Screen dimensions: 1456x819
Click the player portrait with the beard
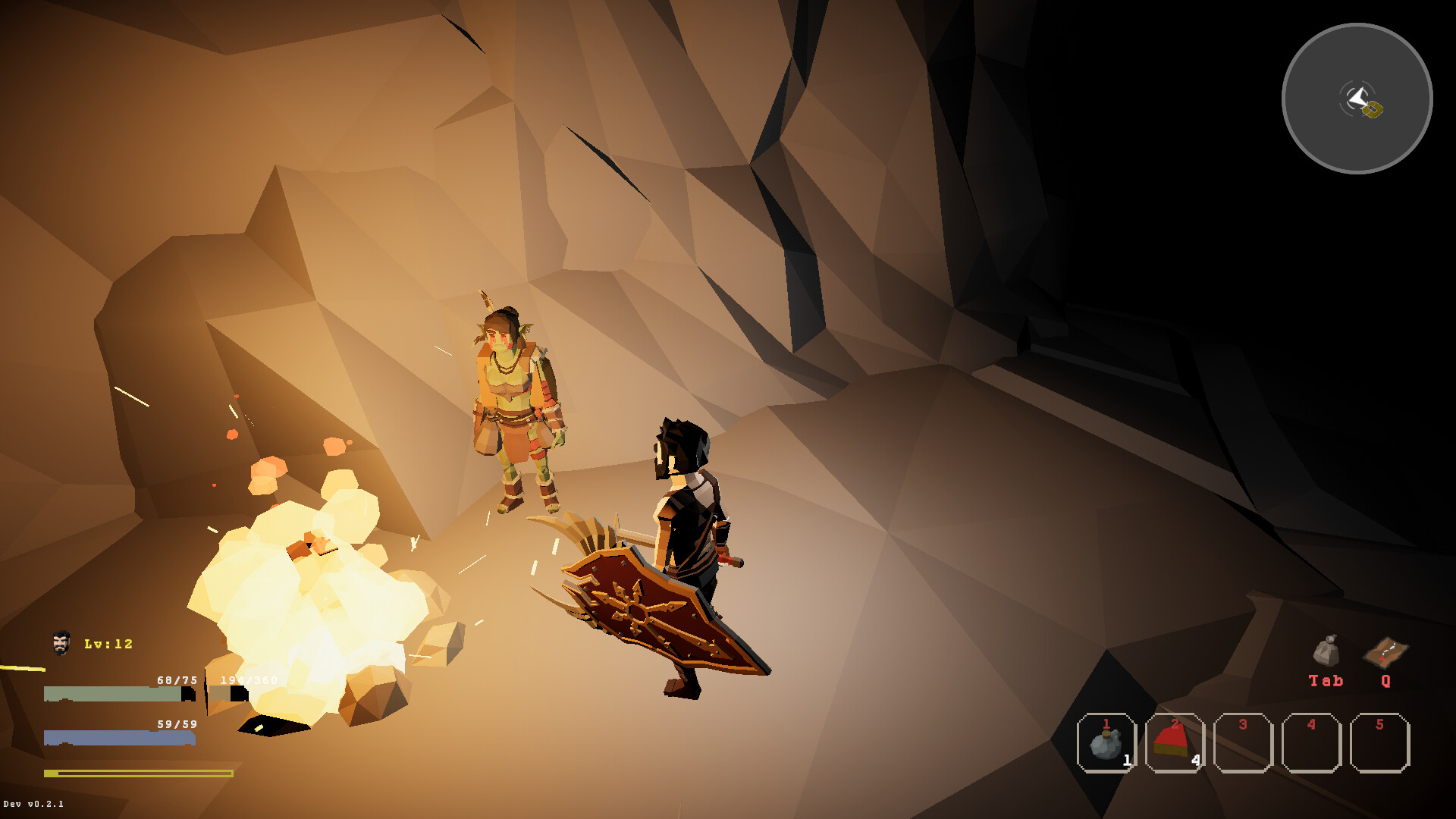pyautogui.click(x=60, y=641)
